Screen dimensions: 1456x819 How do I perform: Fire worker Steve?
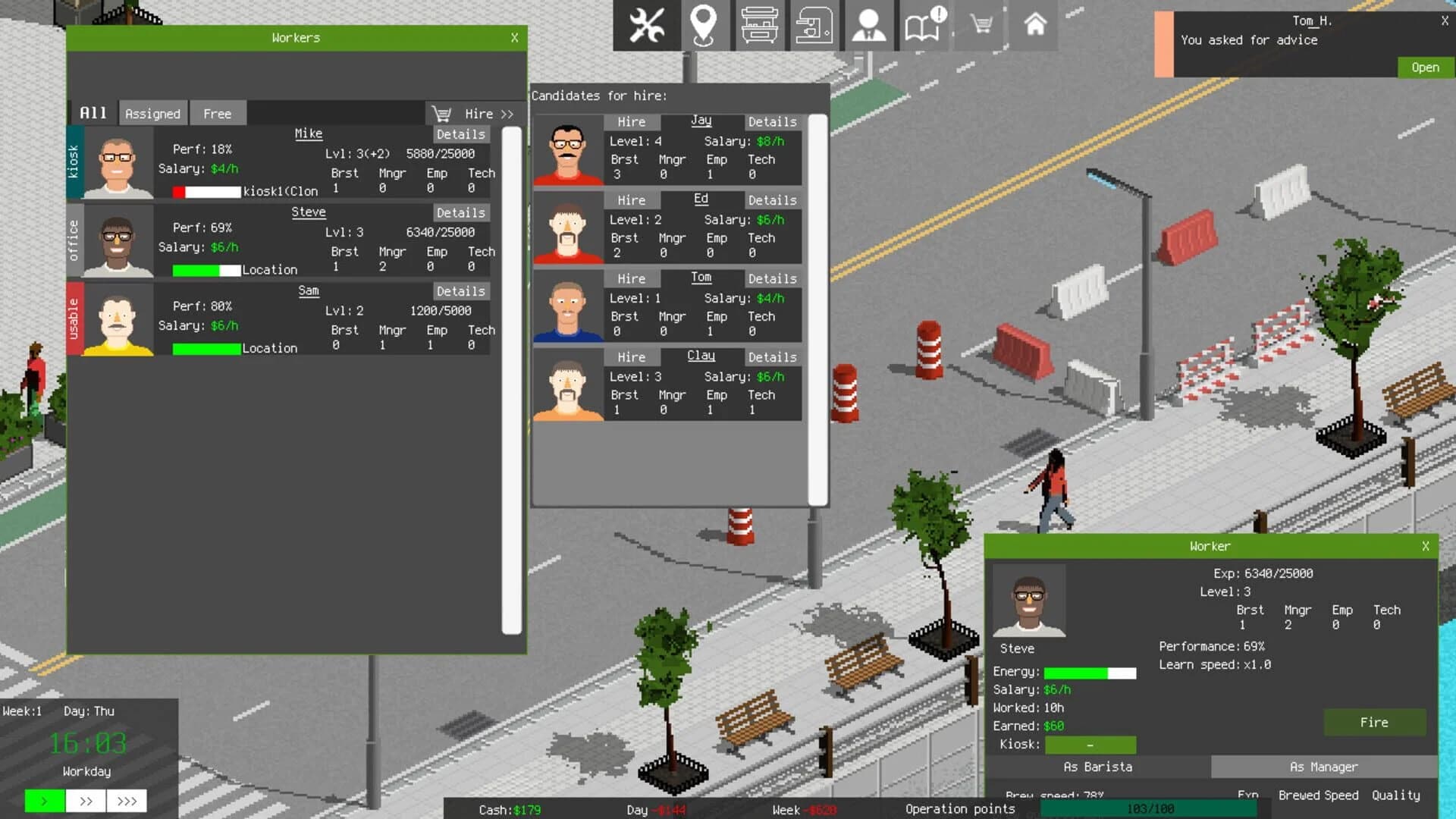coord(1373,722)
